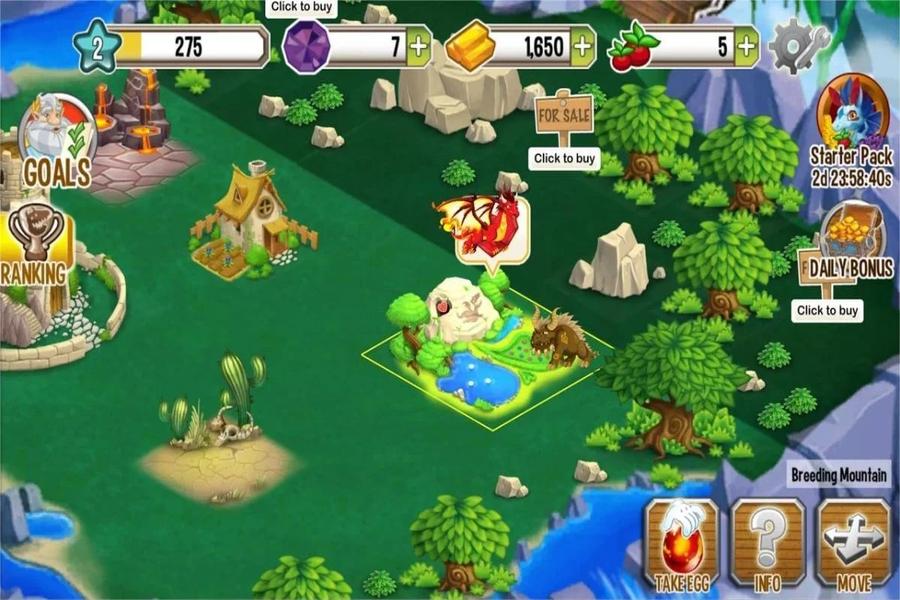Add more food with plus button
The width and height of the screenshot is (900, 600).
[746, 46]
